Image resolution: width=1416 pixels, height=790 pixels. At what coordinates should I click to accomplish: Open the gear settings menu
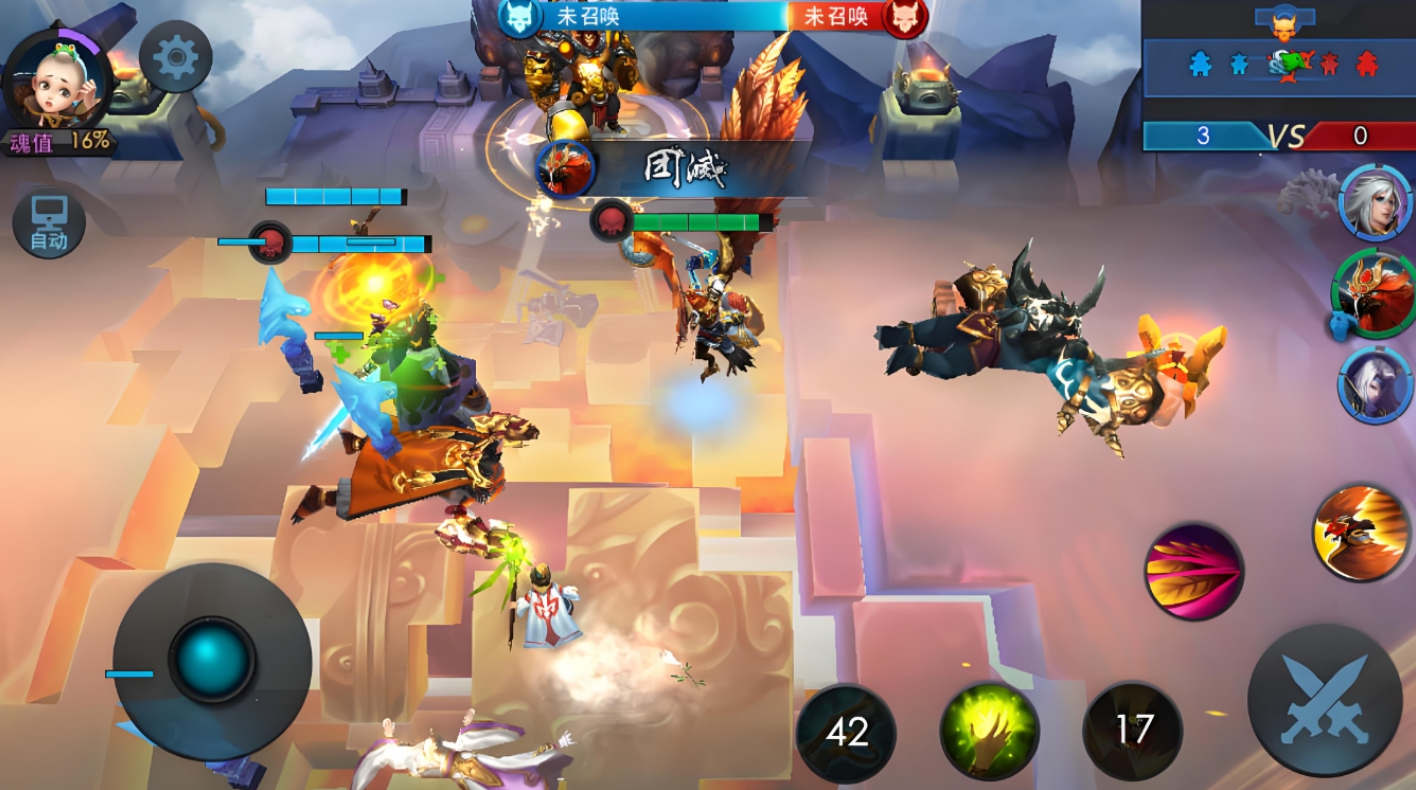coord(176,58)
